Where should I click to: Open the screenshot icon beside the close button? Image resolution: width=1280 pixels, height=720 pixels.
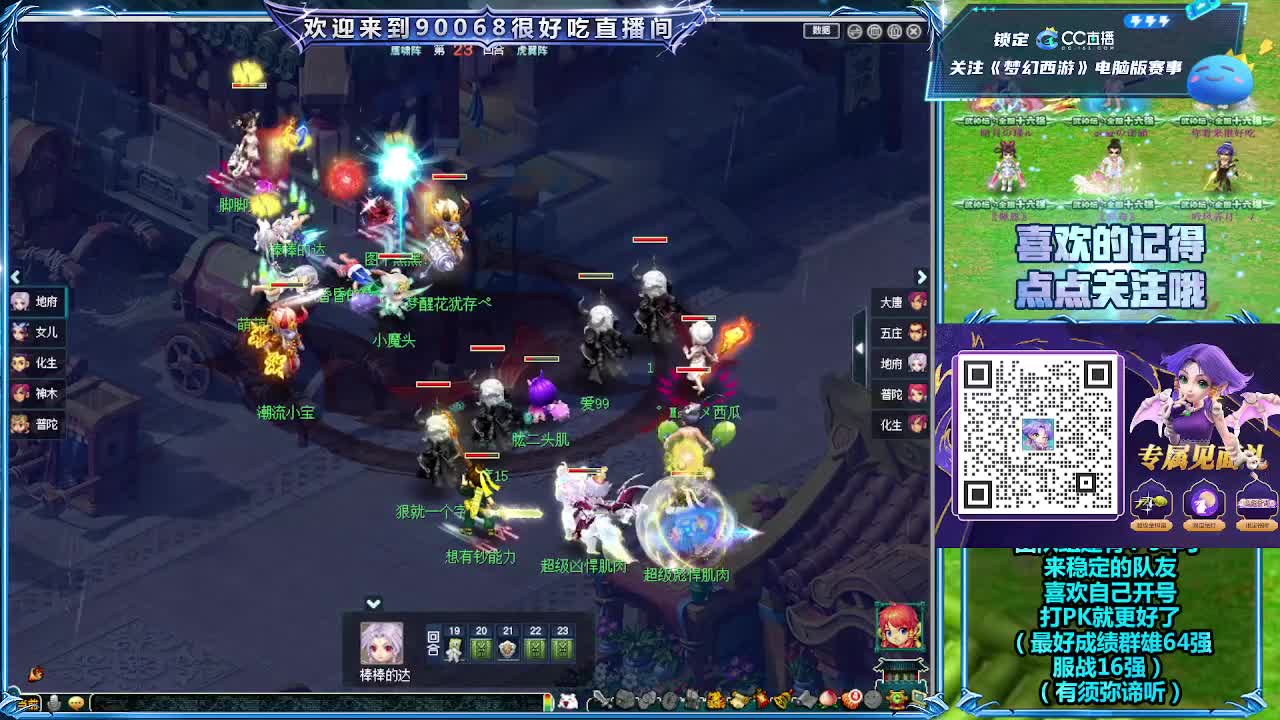(x=895, y=31)
